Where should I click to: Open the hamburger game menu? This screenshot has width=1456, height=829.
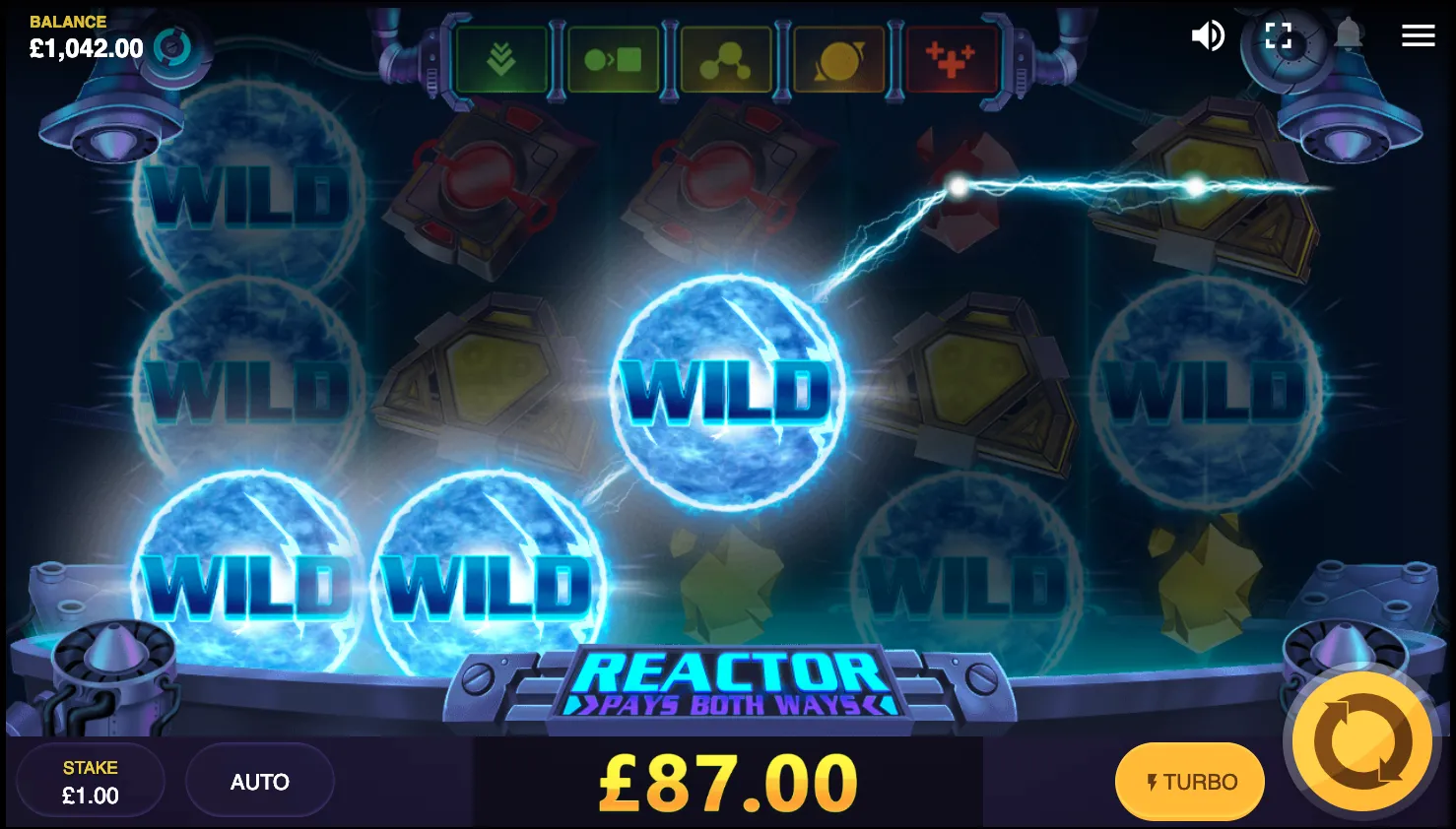[x=1418, y=35]
